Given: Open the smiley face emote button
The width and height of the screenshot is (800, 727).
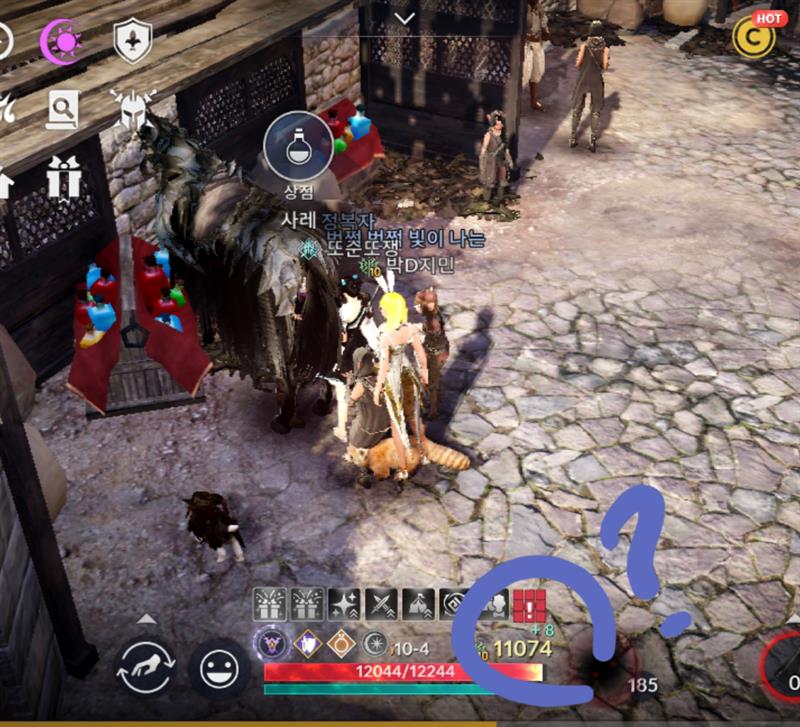Looking at the screenshot, I should 219,667.
